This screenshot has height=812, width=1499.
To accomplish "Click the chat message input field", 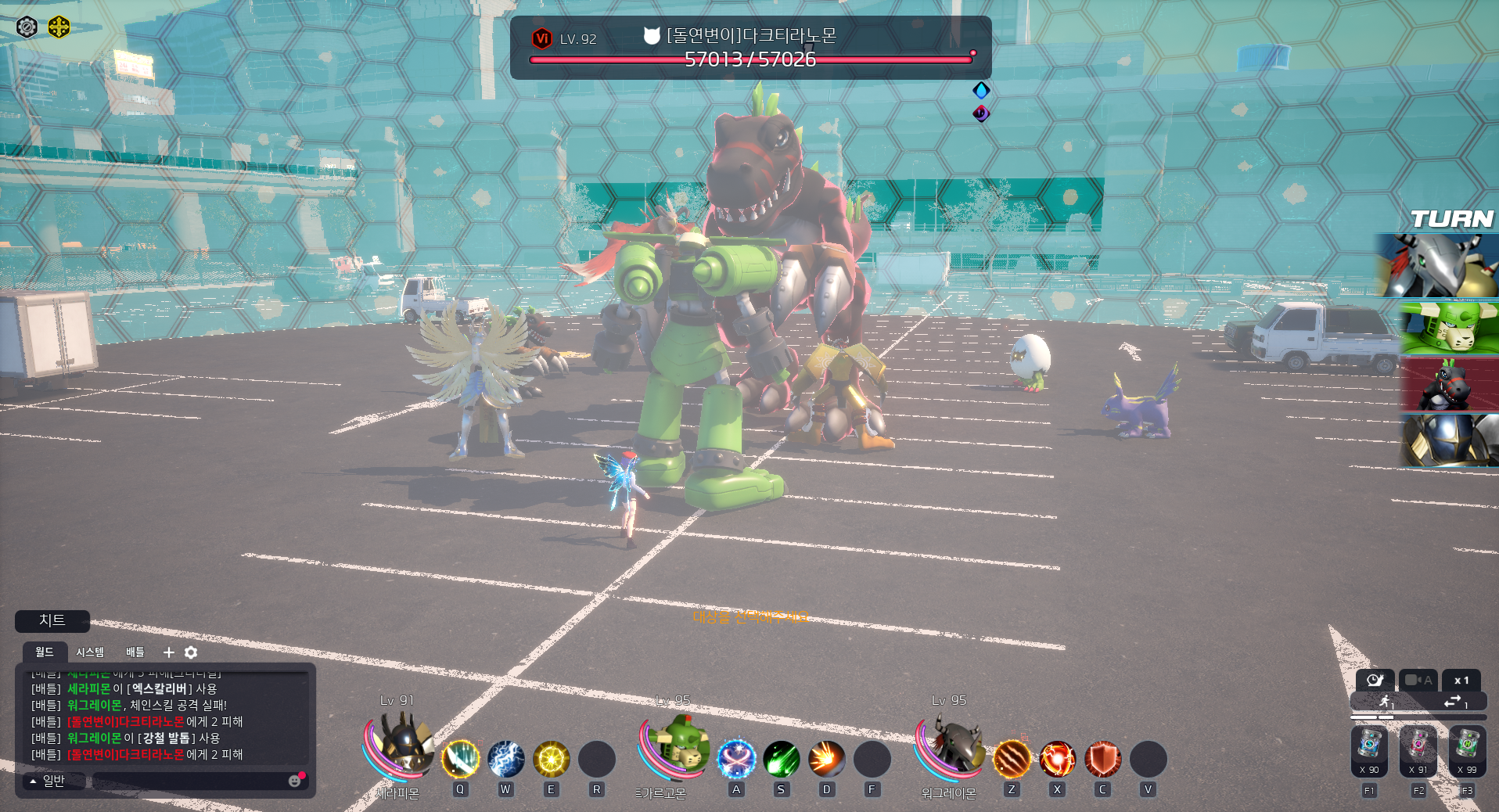I will point(188,781).
